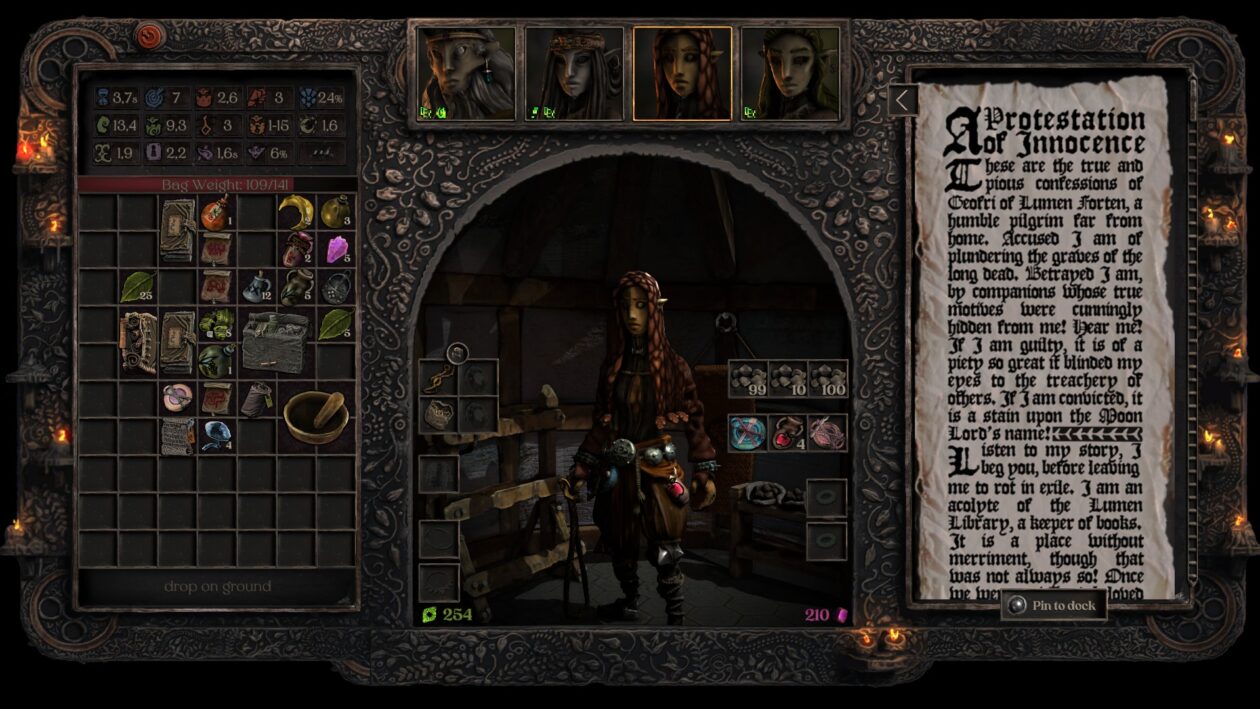This screenshot has width=1260, height=709.
Task: Use the red health potion quick slot
Action: [788, 432]
